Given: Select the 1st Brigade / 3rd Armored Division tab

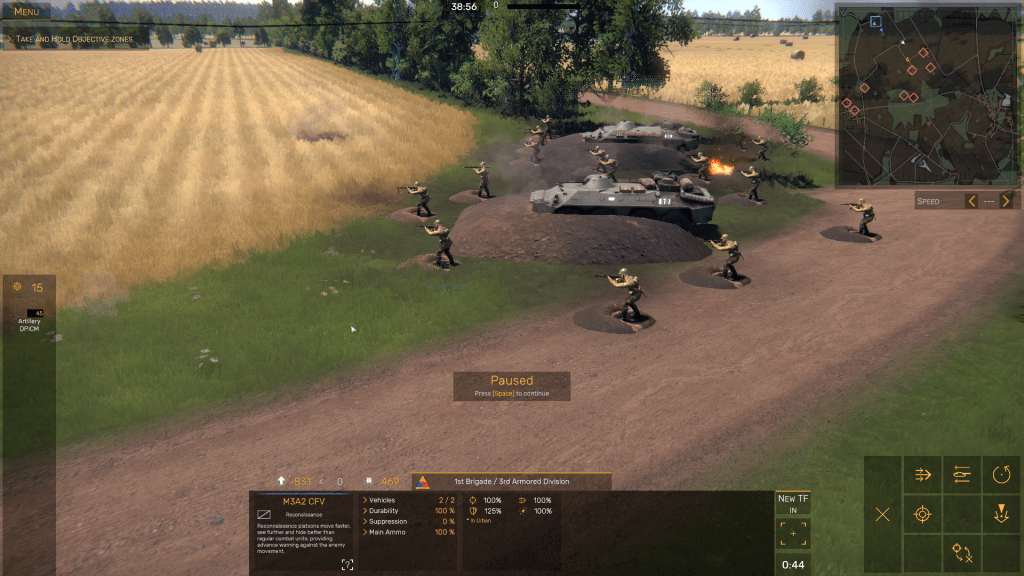Looking at the screenshot, I should [x=511, y=482].
